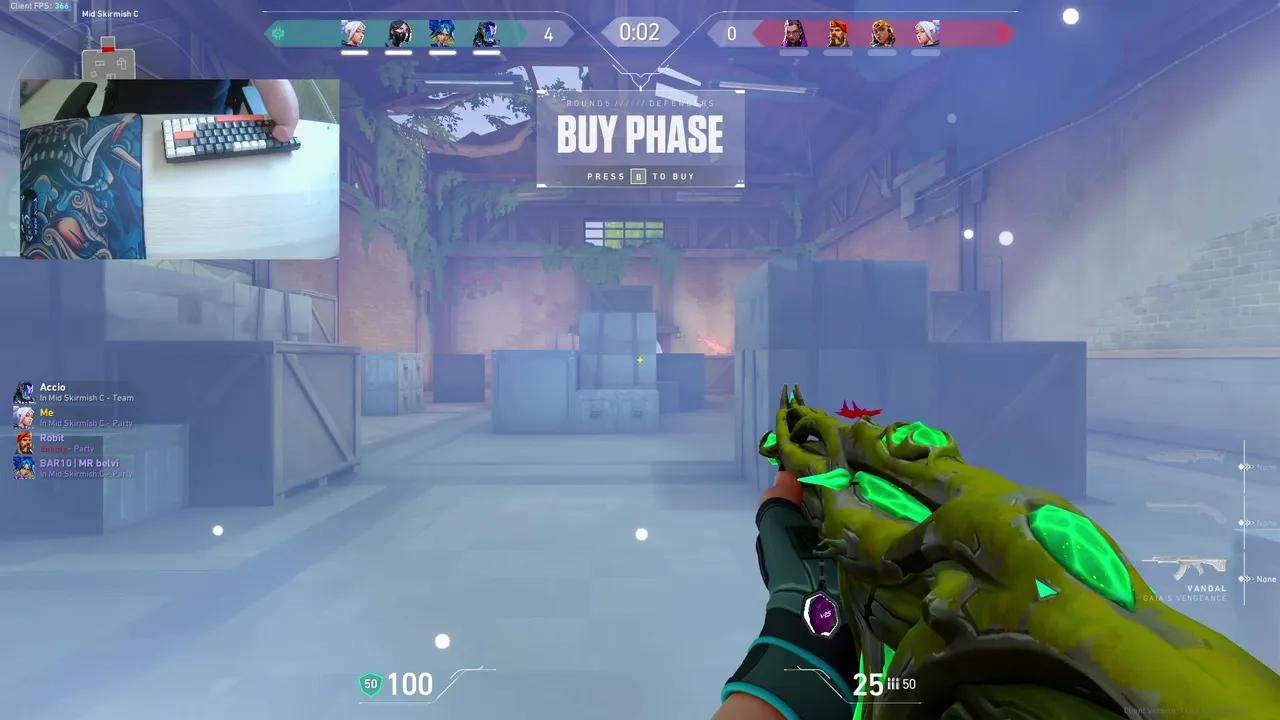This screenshot has height=720, width=1280.
Task: Click the teal score bar showing 4
Action: pos(549,33)
